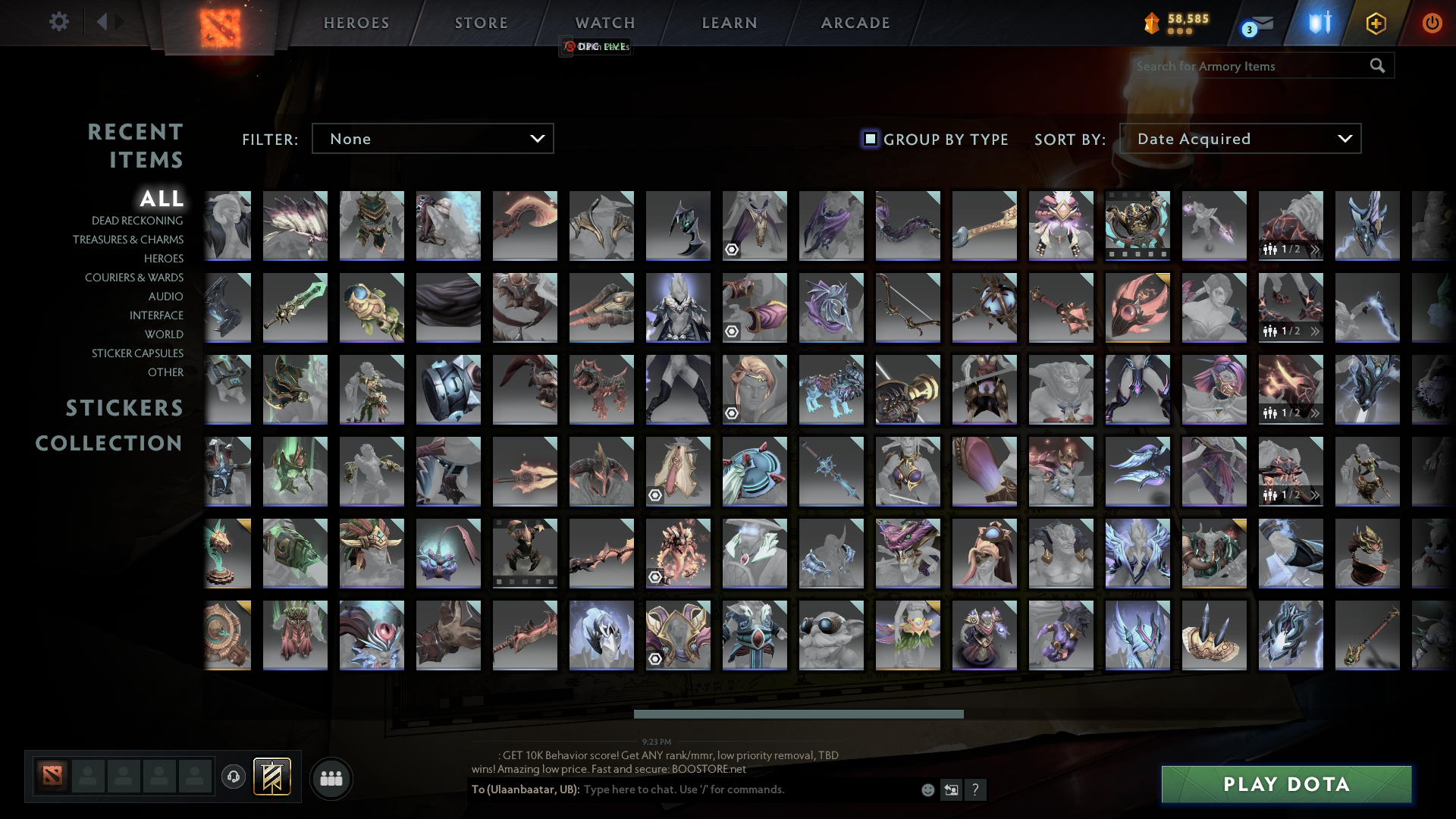
Task: Click the PLAY DOTA button
Action: (x=1285, y=784)
